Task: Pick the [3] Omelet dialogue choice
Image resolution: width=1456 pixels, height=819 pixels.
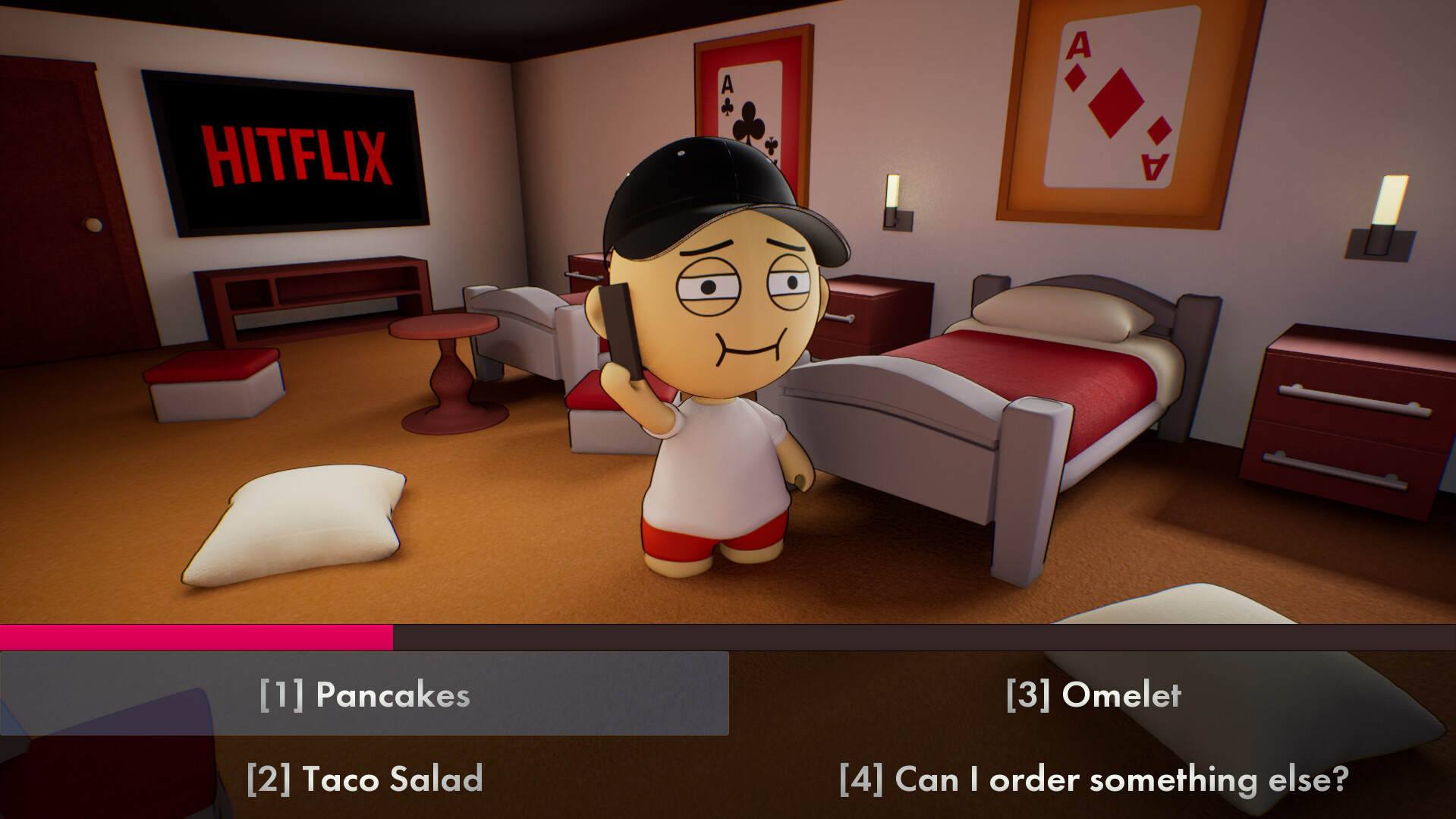Action: click(1095, 693)
